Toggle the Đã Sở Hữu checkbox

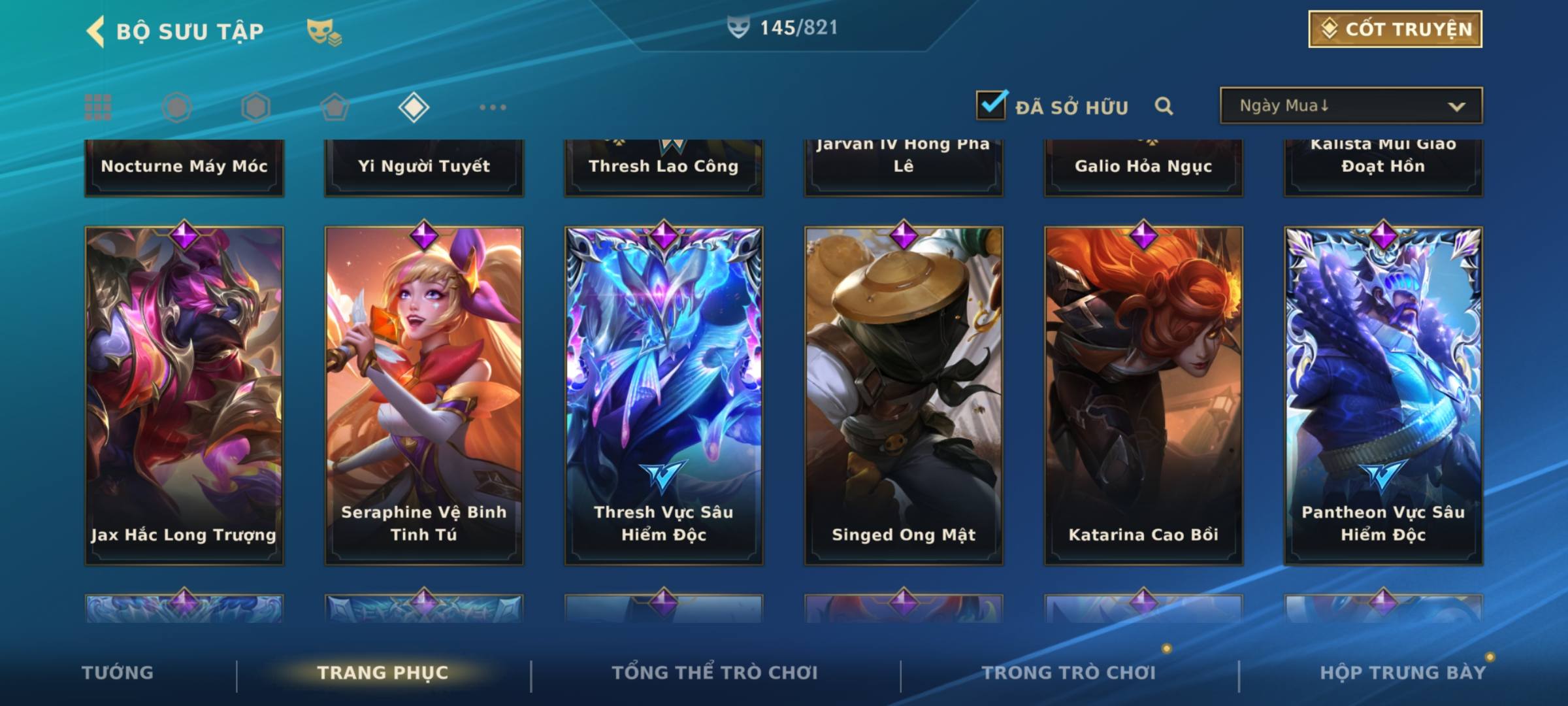991,105
